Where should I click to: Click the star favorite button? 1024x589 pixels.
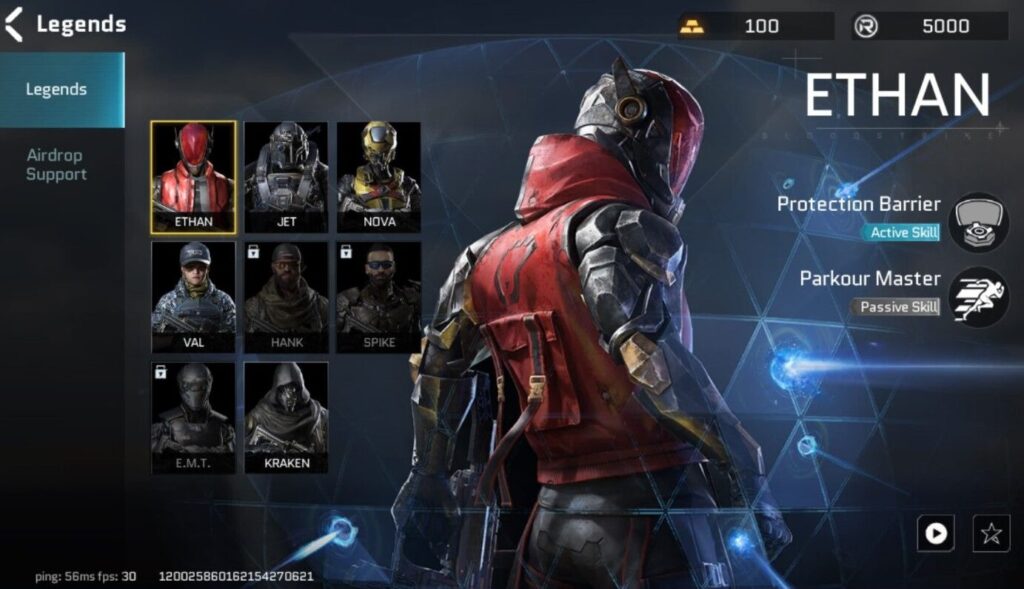click(x=991, y=533)
